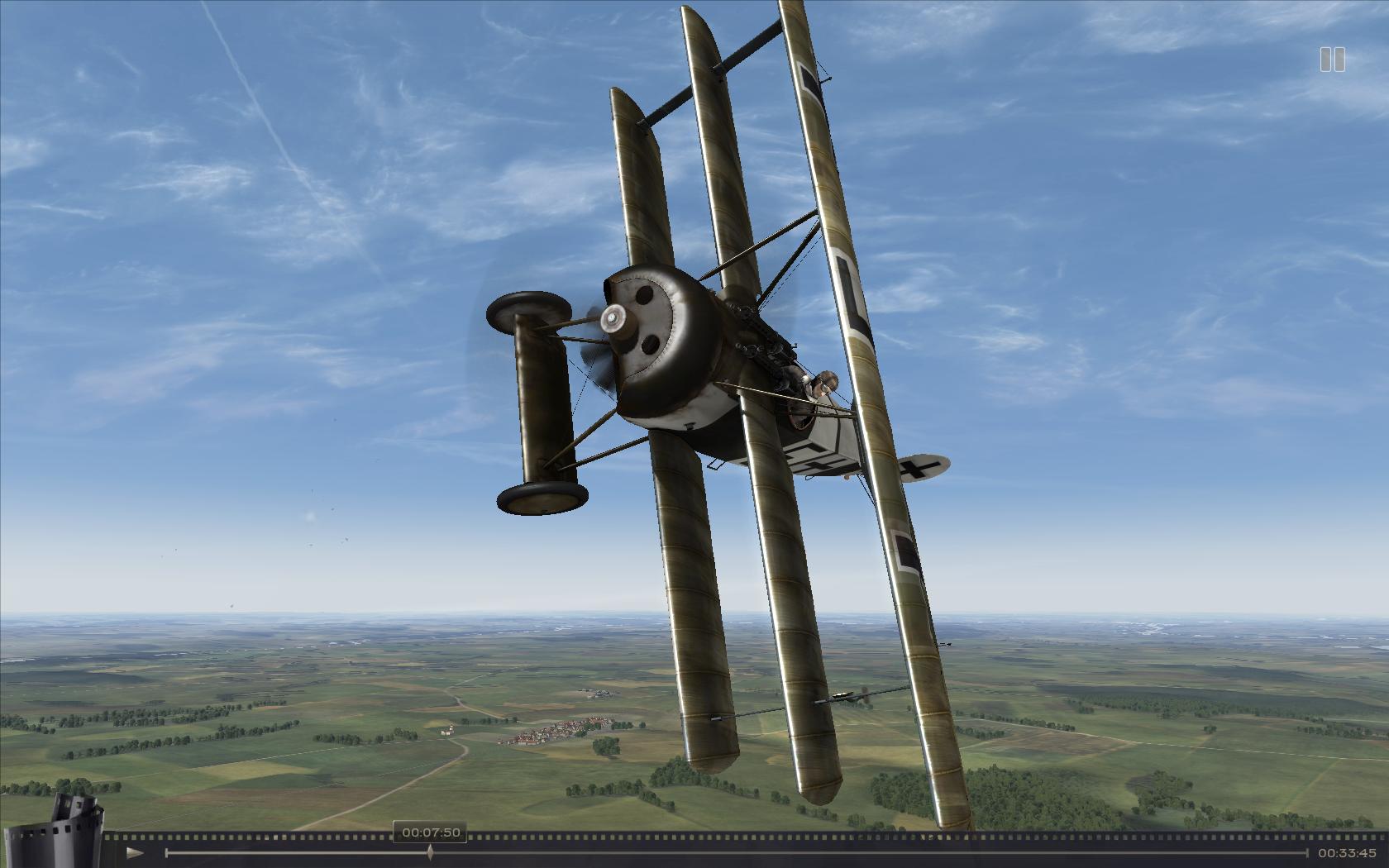The width and height of the screenshot is (1389, 868).
Task: Click the diamond playhead on the replay timeline
Action: (x=430, y=852)
